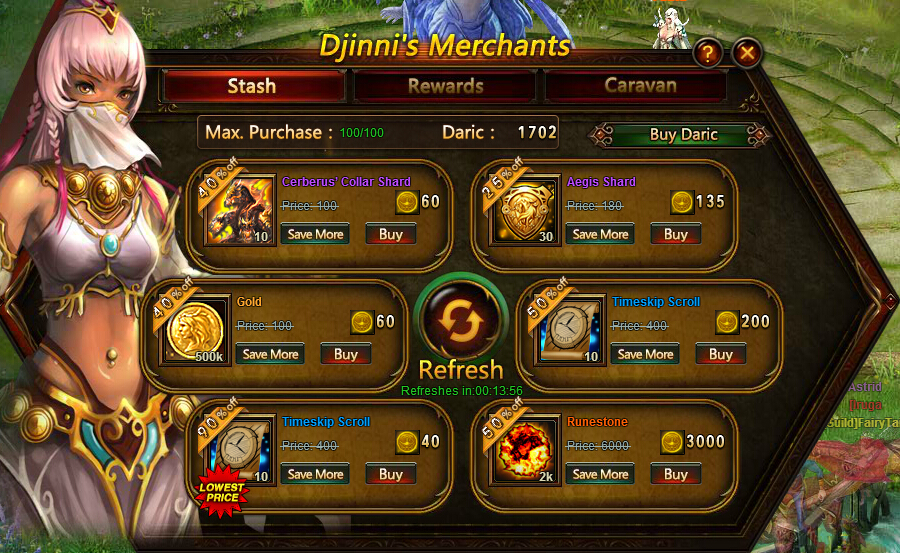Click the Buy Daric button
The width and height of the screenshot is (900, 553).
tap(683, 135)
